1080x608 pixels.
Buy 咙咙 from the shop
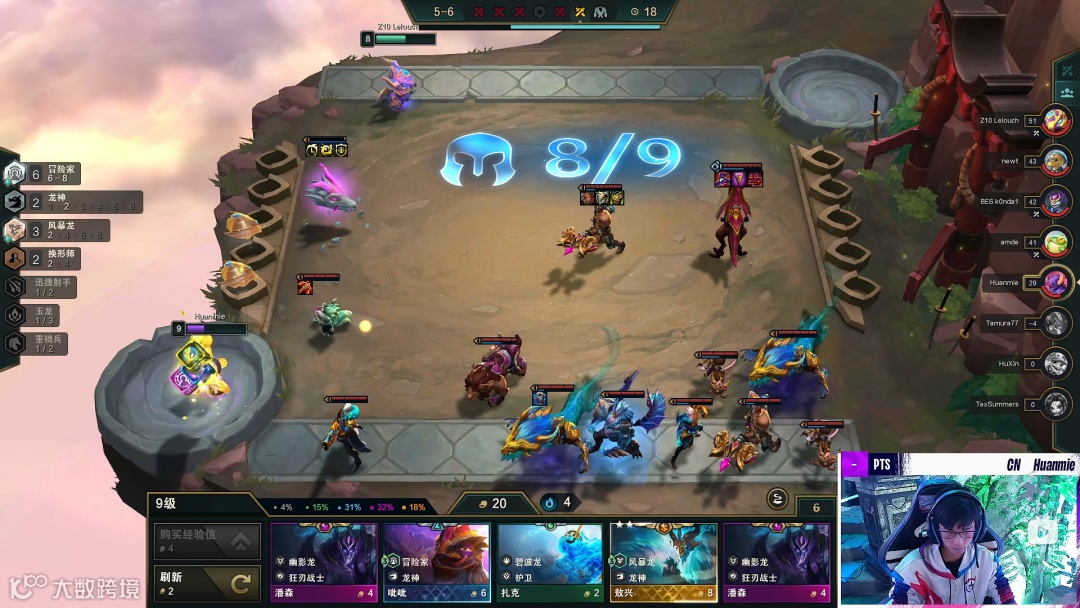[x=436, y=561]
